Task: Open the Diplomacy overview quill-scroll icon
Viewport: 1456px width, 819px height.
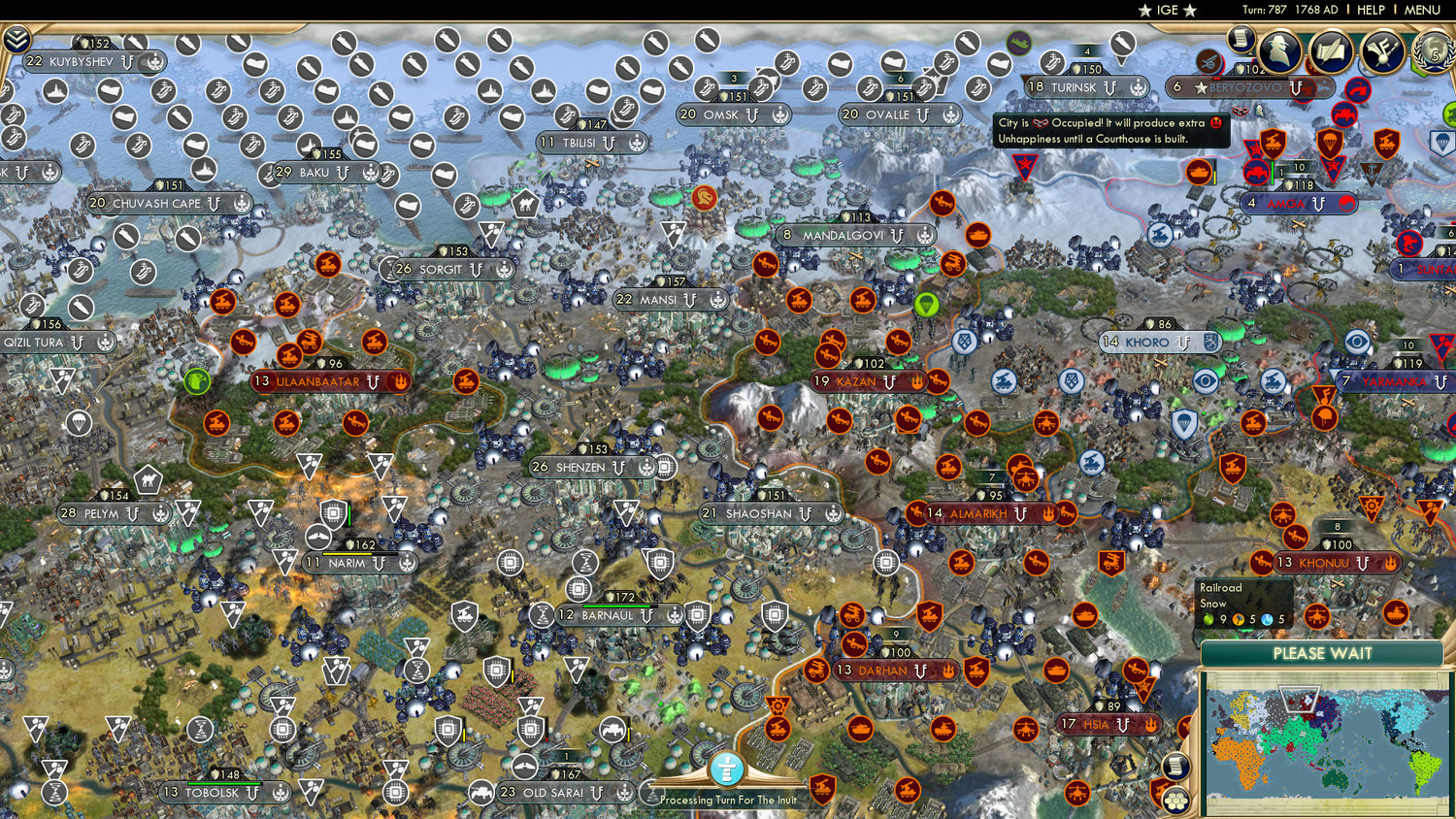Action: [1330, 50]
